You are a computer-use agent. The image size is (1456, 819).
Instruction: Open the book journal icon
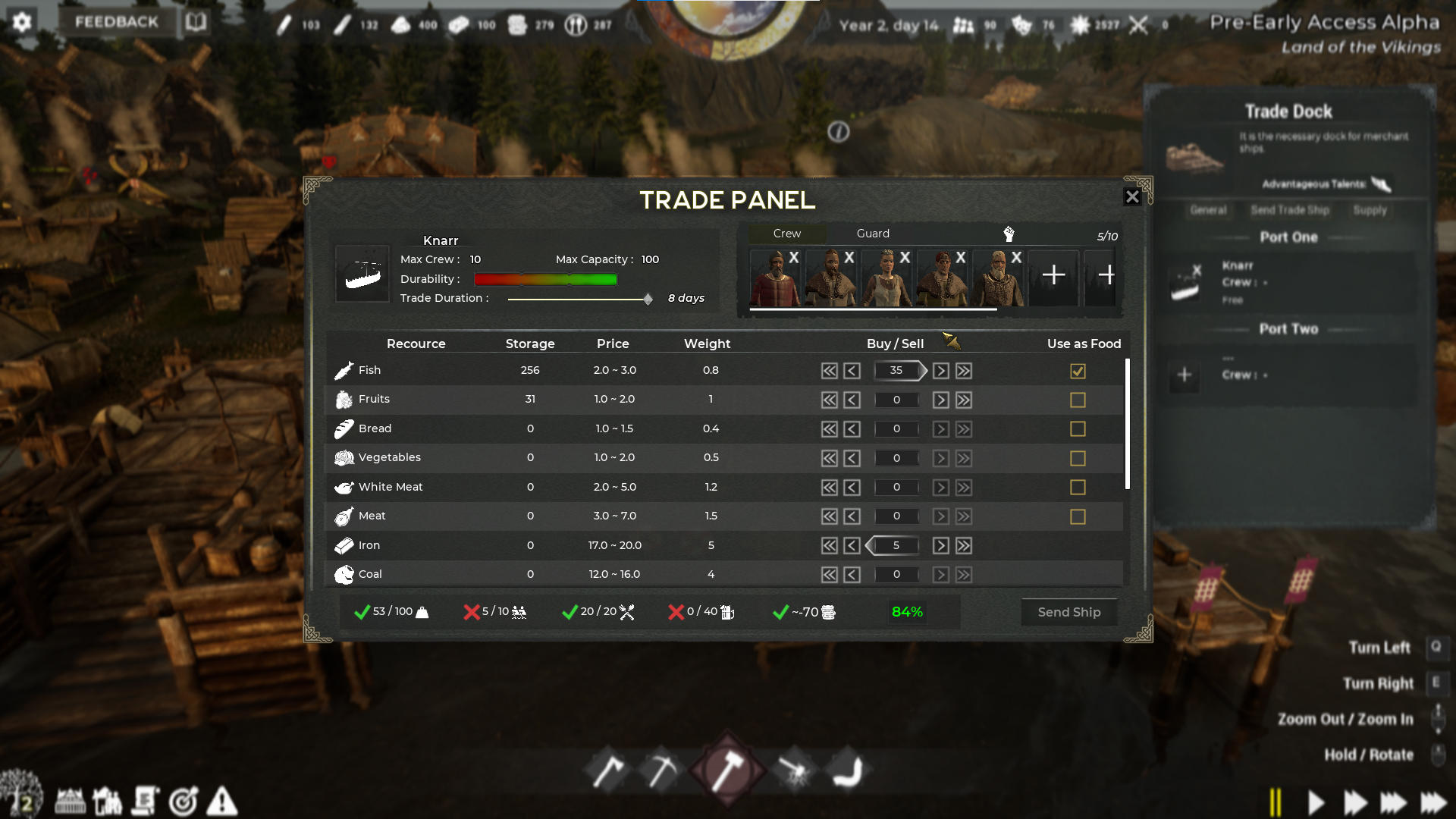[196, 22]
